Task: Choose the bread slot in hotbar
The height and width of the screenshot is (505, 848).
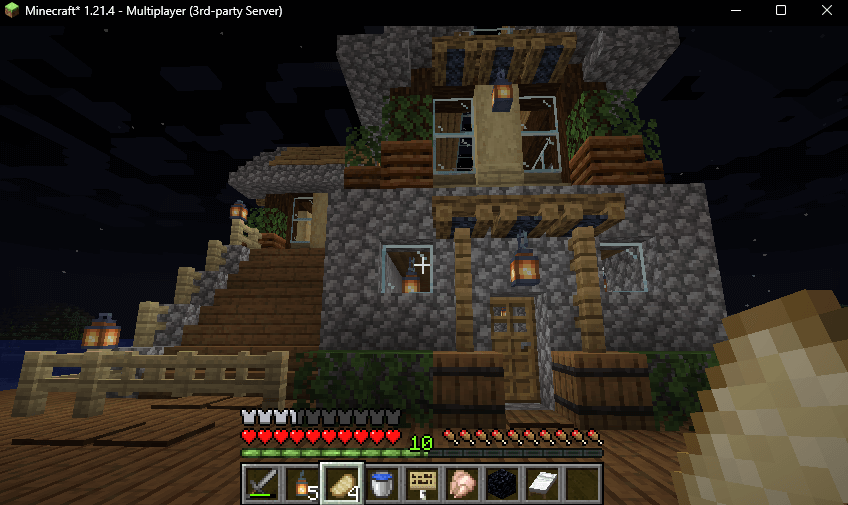Action: [341, 484]
